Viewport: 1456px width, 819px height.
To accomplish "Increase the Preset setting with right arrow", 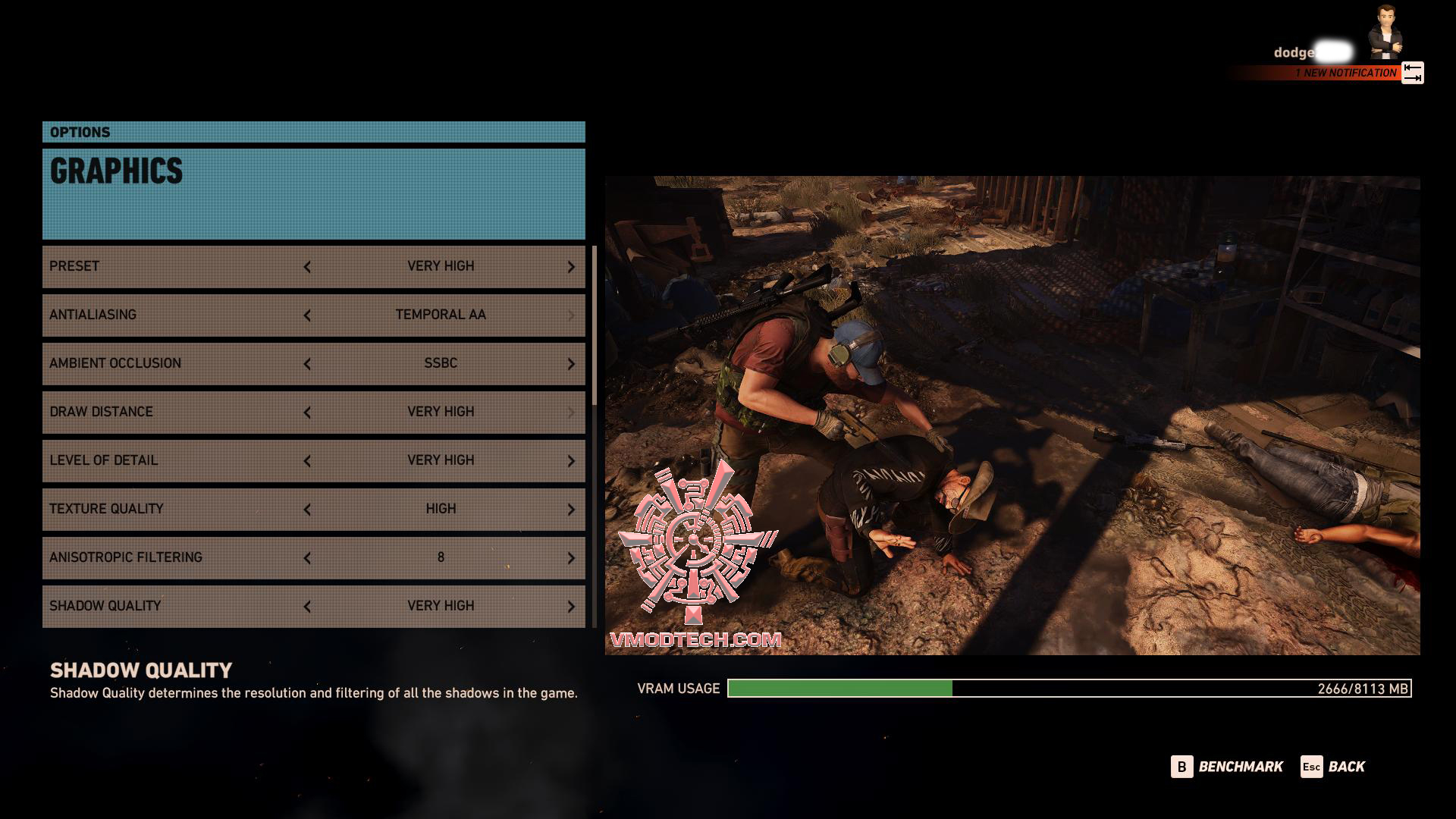I will pyautogui.click(x=571, y=267).
